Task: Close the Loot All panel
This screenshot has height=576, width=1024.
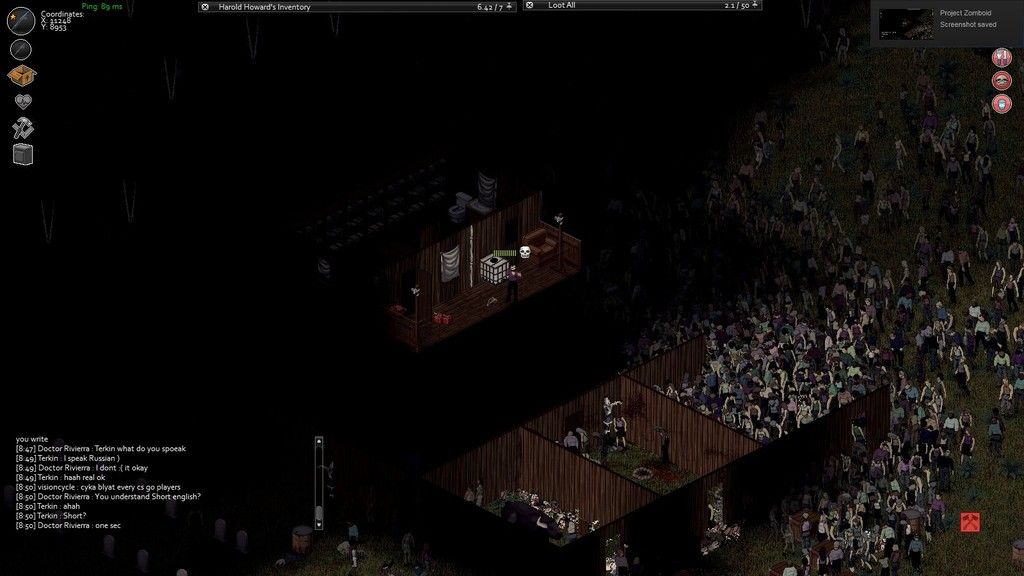Action: point(530,7)
